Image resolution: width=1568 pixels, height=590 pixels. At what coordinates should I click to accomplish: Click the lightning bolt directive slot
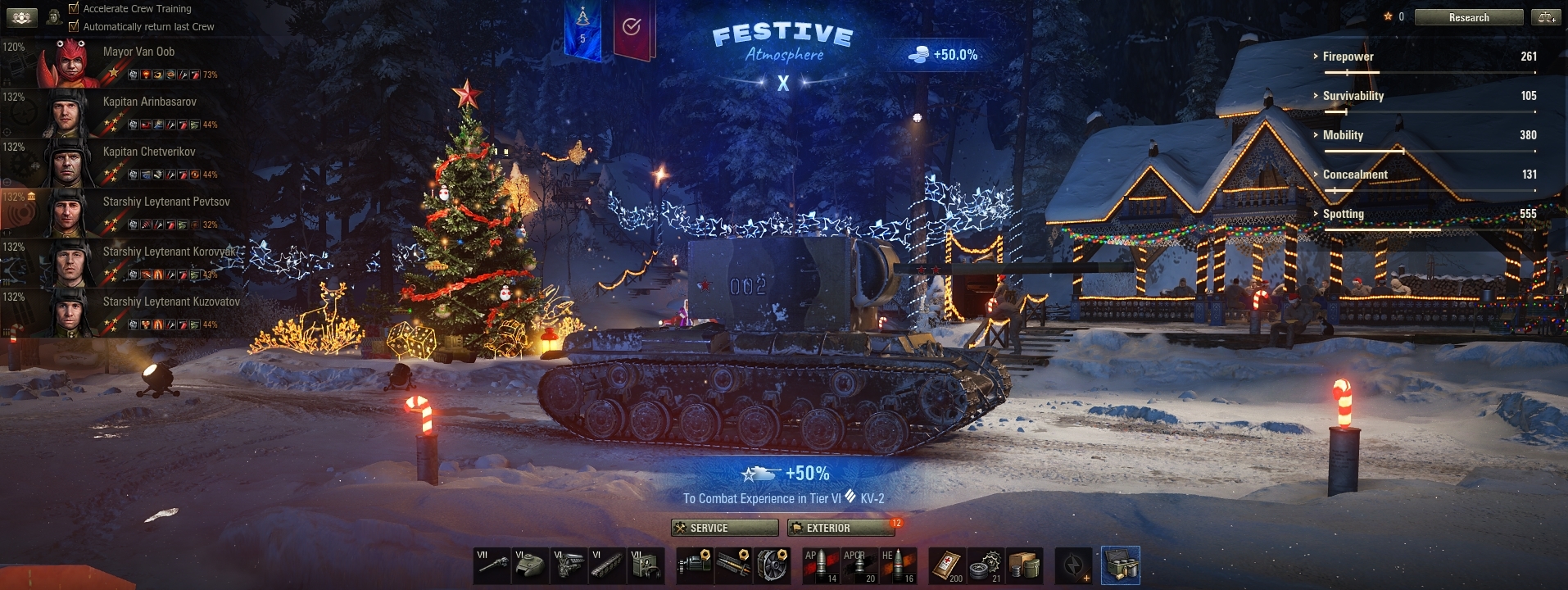pyautogui.click(x=1074, y=565)
